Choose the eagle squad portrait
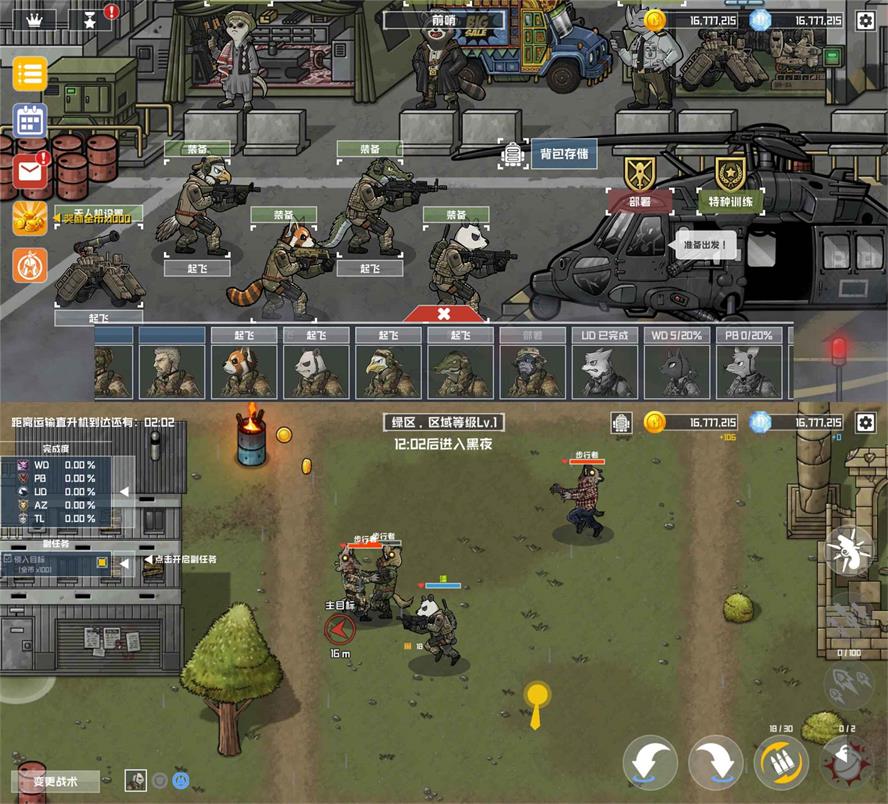 click(387, 368)
